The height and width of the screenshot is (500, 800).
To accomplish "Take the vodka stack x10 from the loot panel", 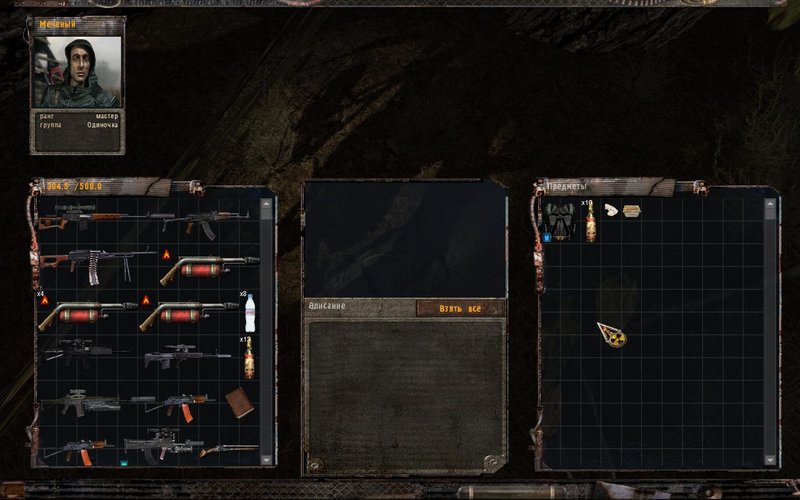I will click(x=590, y=222).
